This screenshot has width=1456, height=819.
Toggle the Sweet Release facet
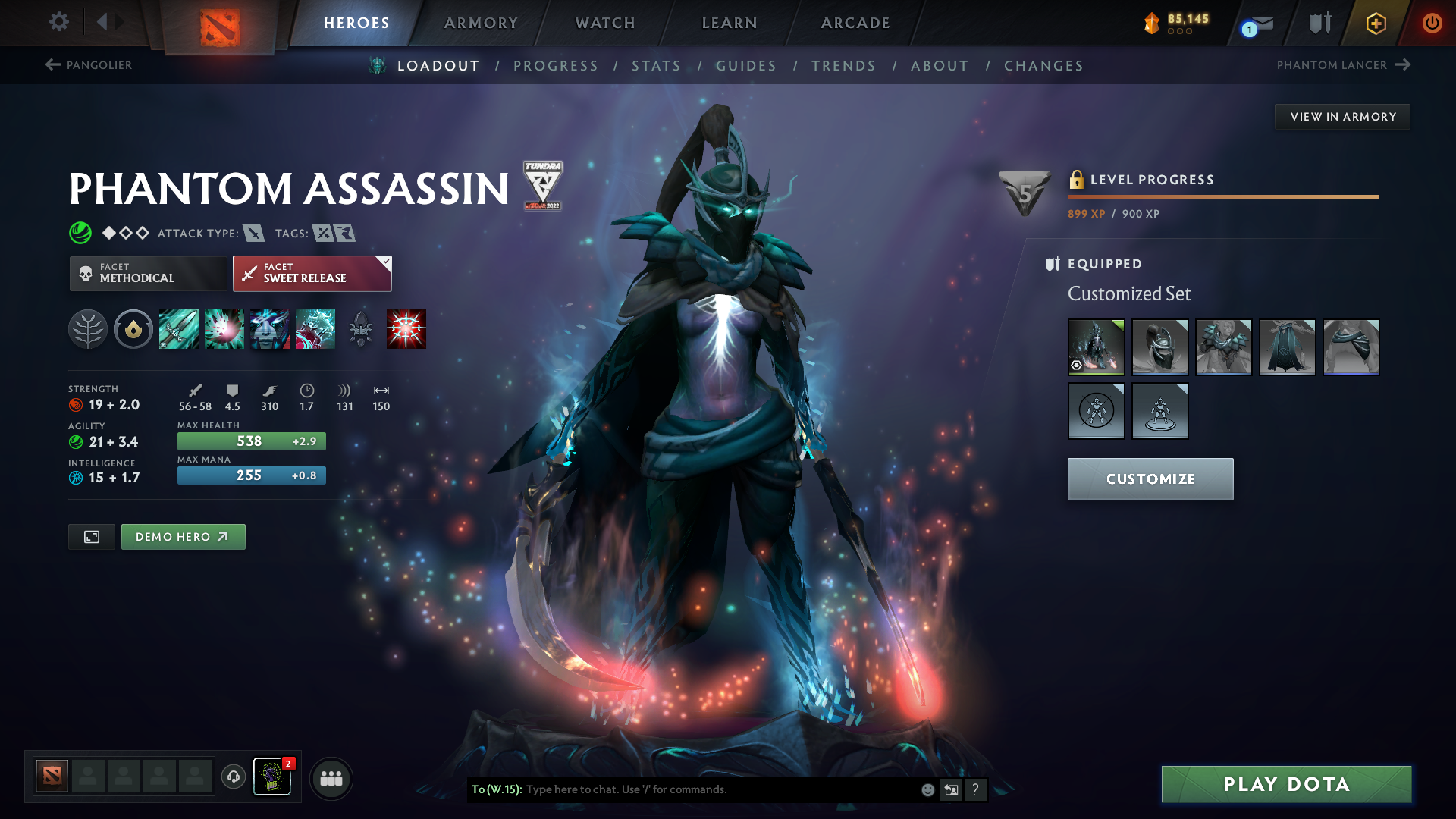(x=312, y=273)
